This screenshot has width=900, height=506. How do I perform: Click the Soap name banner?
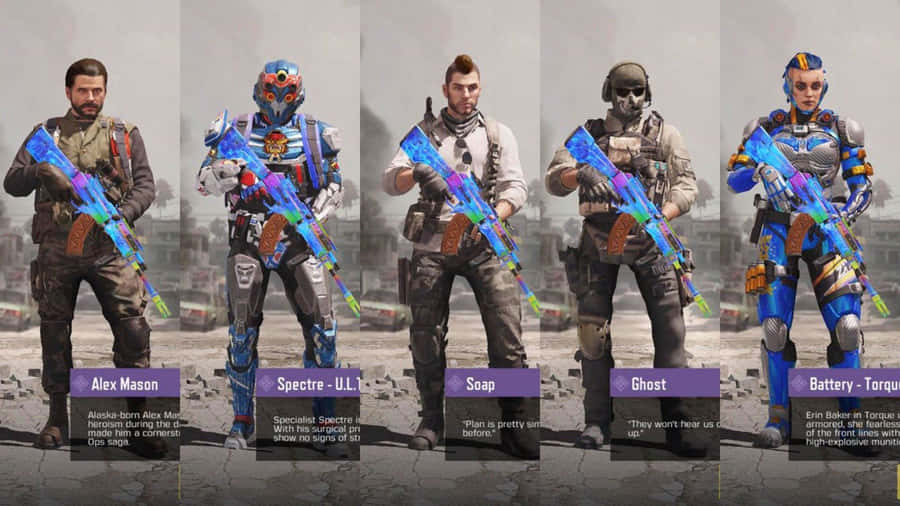tap(491, 383)
